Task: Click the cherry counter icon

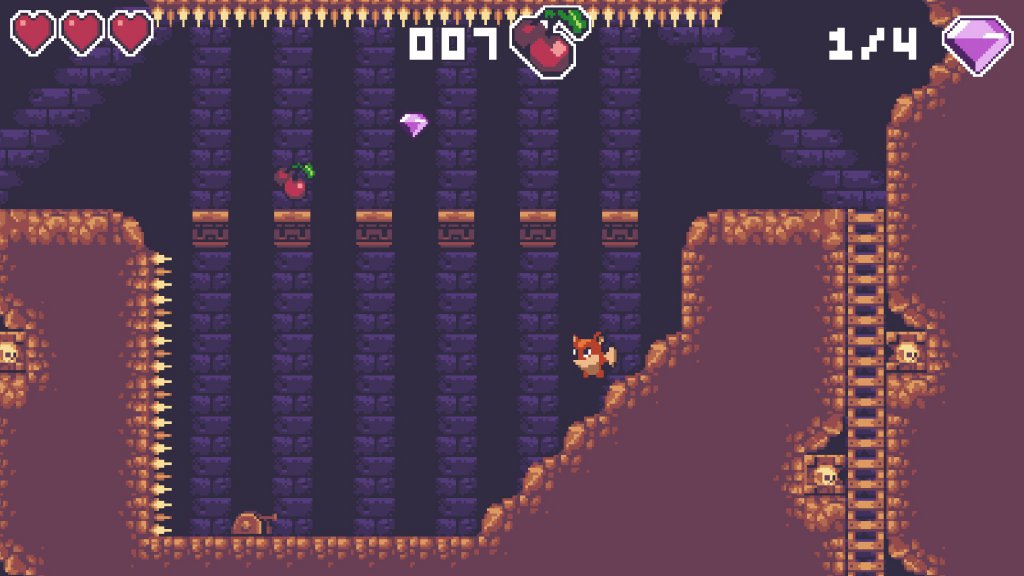Action: tap(547, 42)
